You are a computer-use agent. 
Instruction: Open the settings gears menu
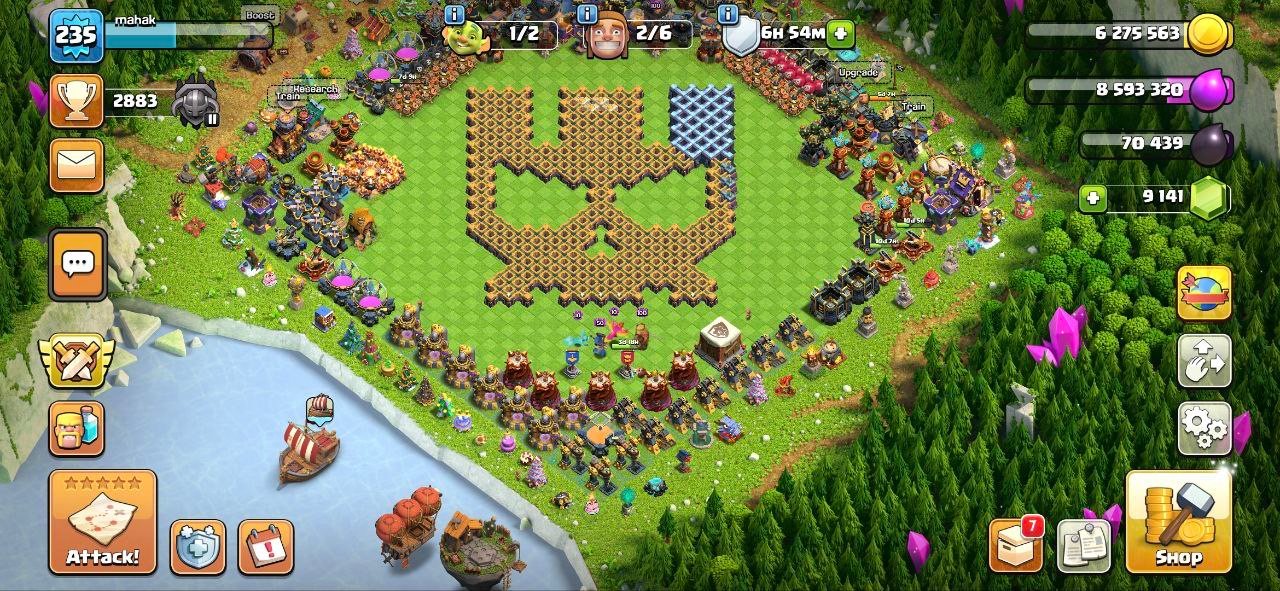coord(1203,427)
